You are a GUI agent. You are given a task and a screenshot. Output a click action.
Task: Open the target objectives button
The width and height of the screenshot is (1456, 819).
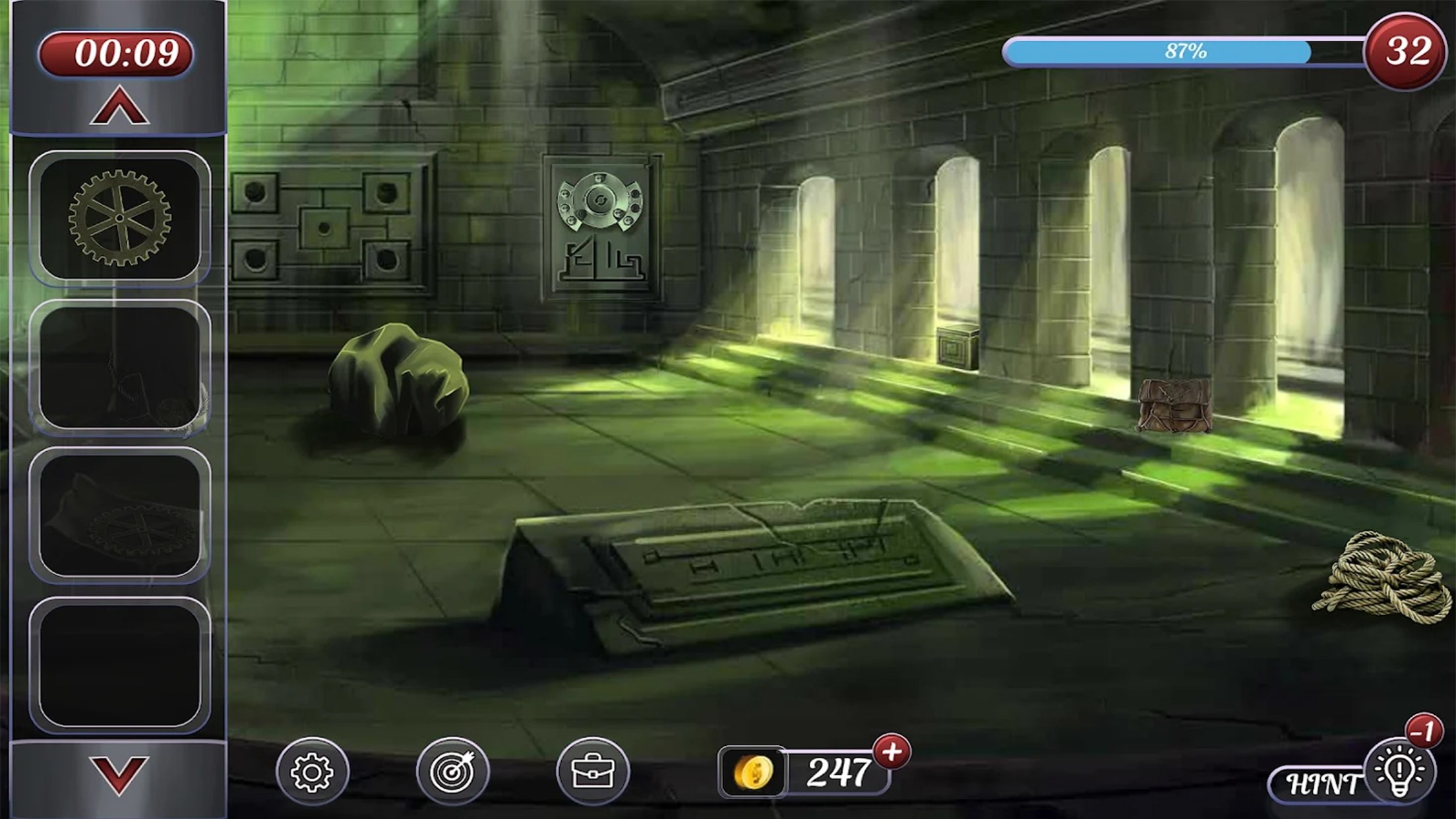[x=452, y=772]
